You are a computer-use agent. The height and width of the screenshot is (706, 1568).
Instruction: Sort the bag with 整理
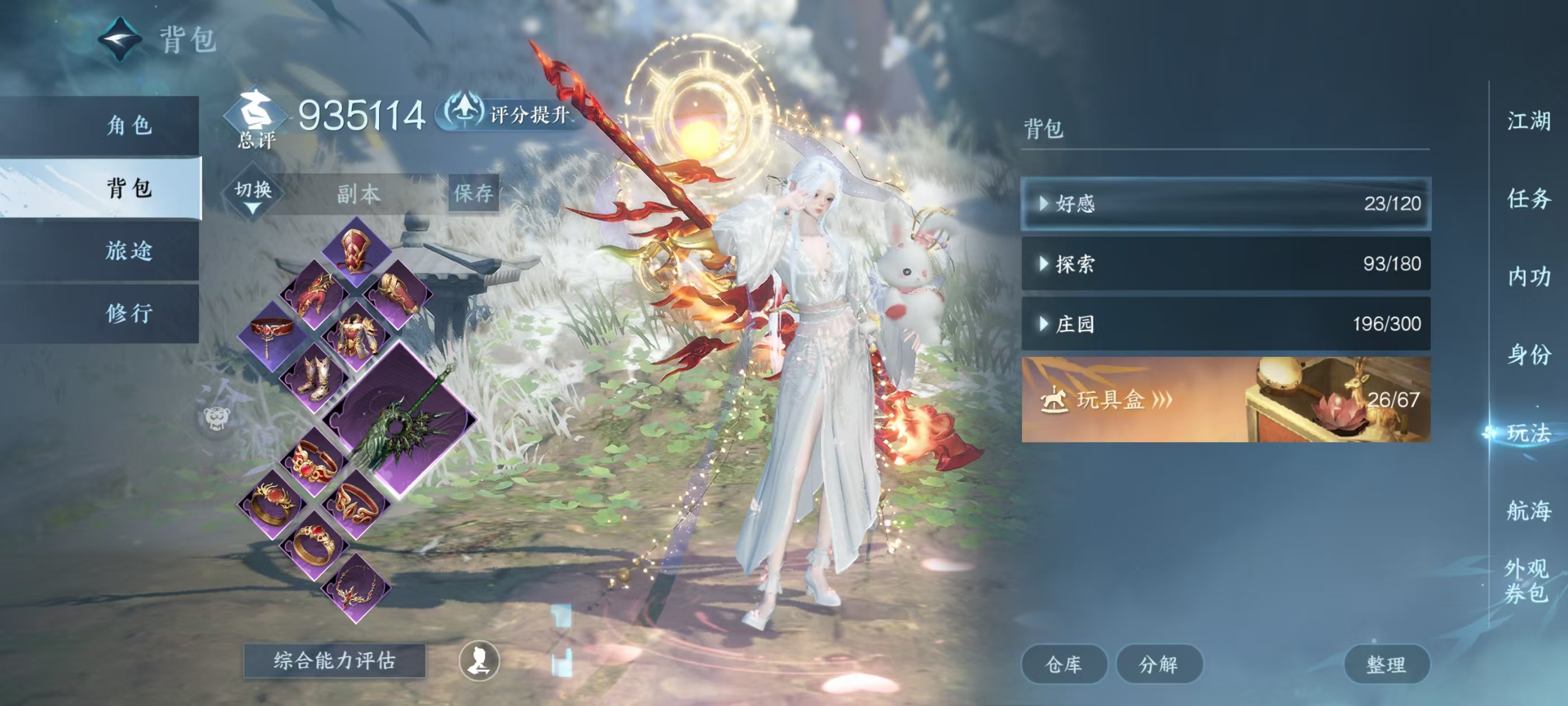(x=1385, y=663)
